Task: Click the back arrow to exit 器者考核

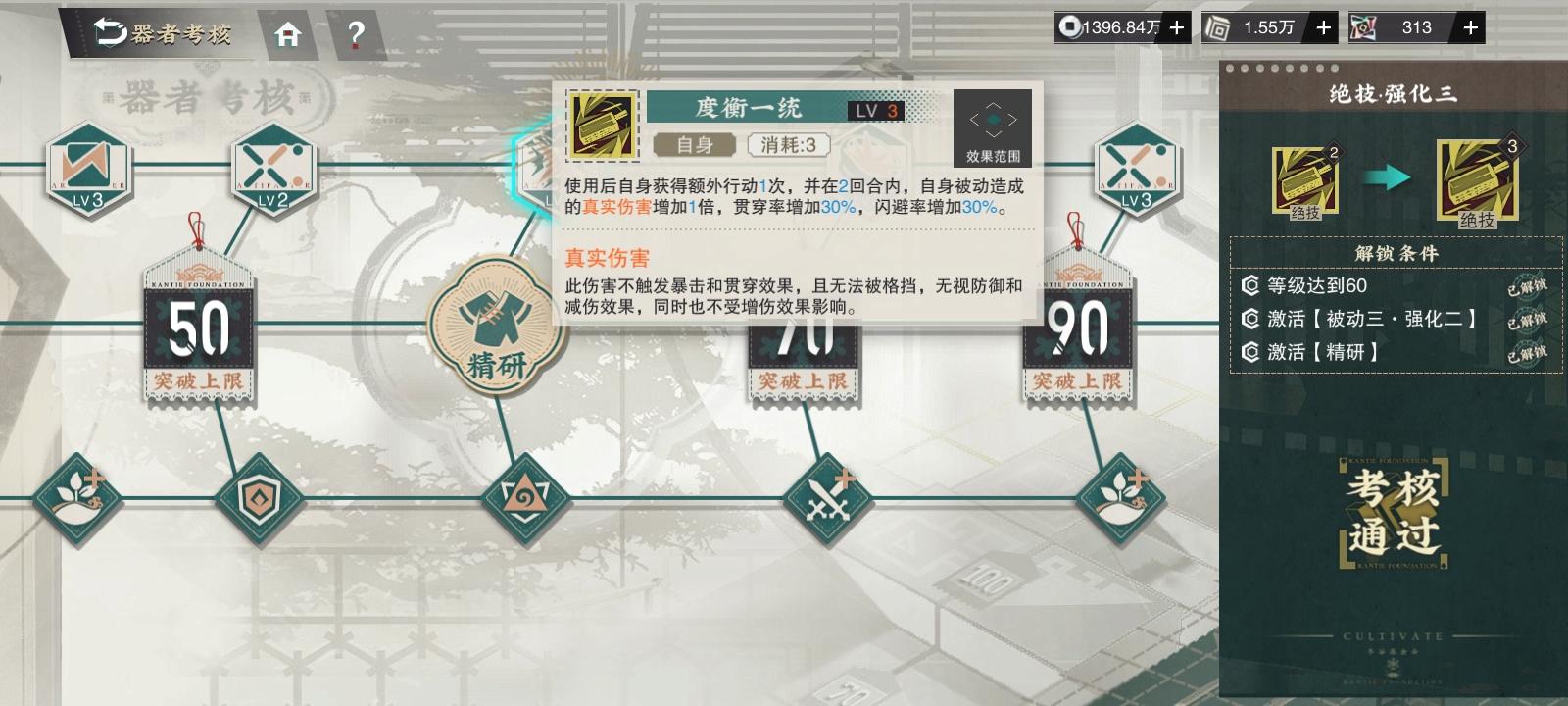Action: [108, 28]
